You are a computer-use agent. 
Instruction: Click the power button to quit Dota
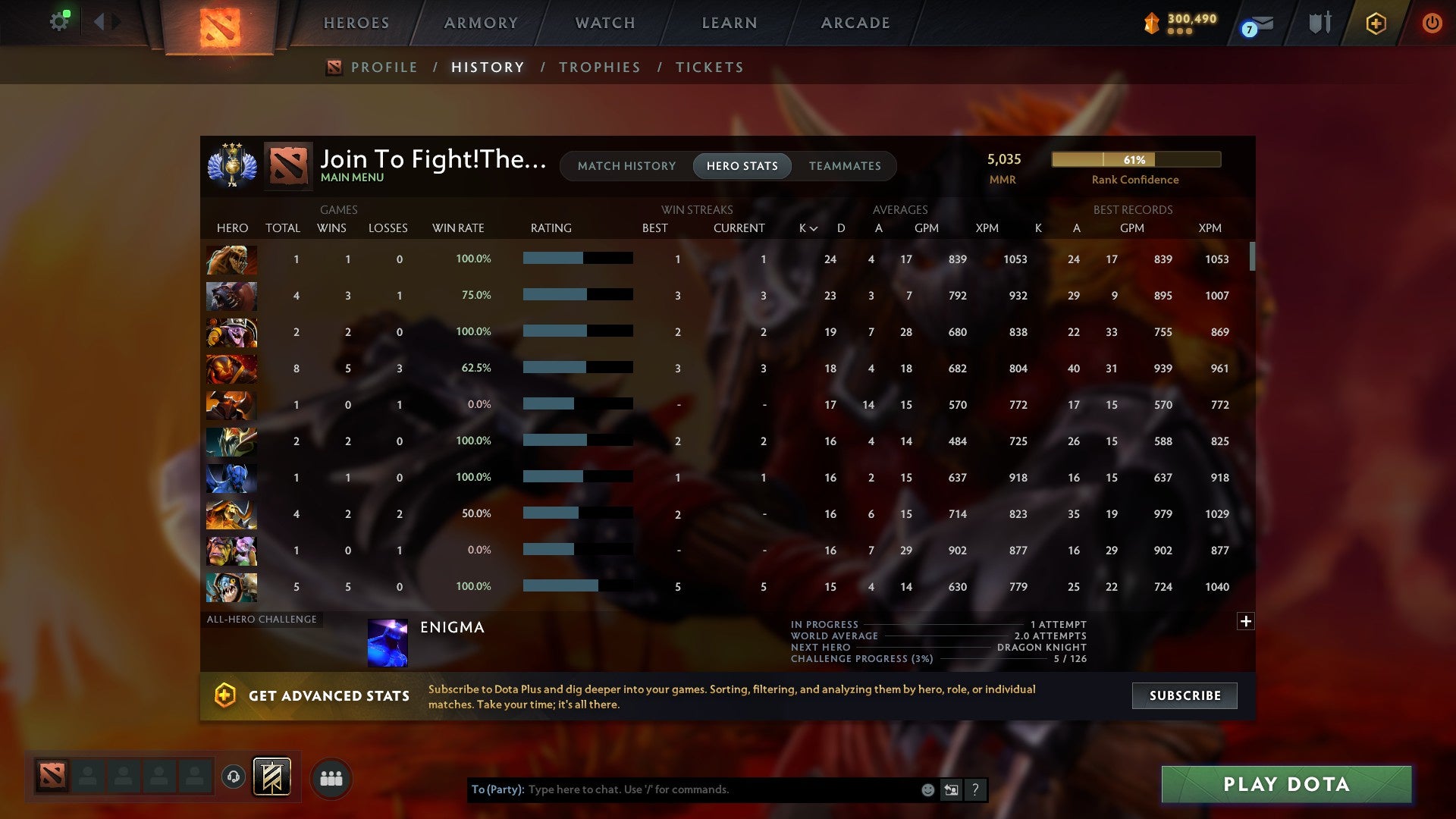point(1432,23)
